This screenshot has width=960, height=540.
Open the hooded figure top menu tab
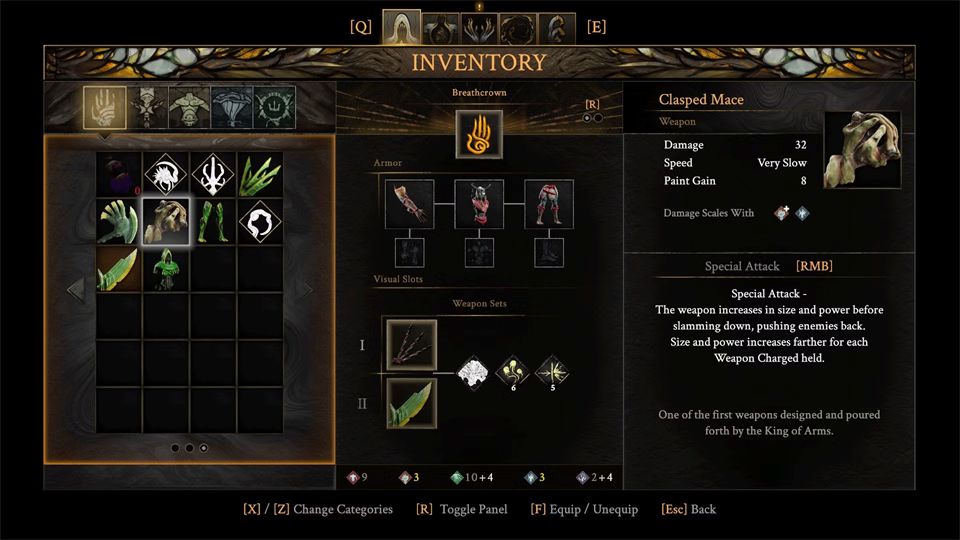click(x=401, y=27)
